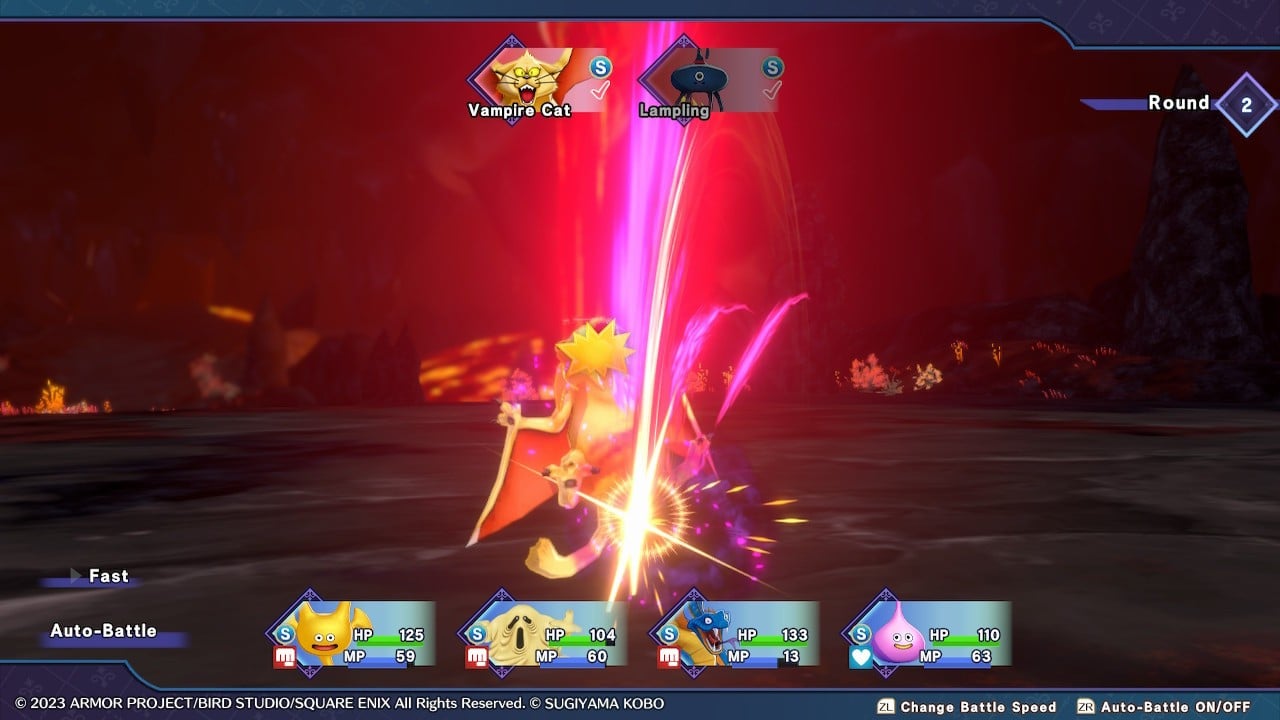Choose the pale ghost party member card
Viewport: 1280px width, 720px height.
pos(544,634)
